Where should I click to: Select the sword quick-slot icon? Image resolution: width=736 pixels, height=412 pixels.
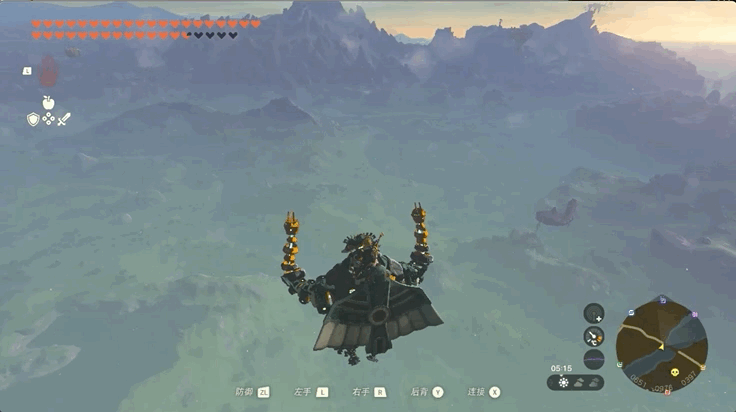point(64,119)
